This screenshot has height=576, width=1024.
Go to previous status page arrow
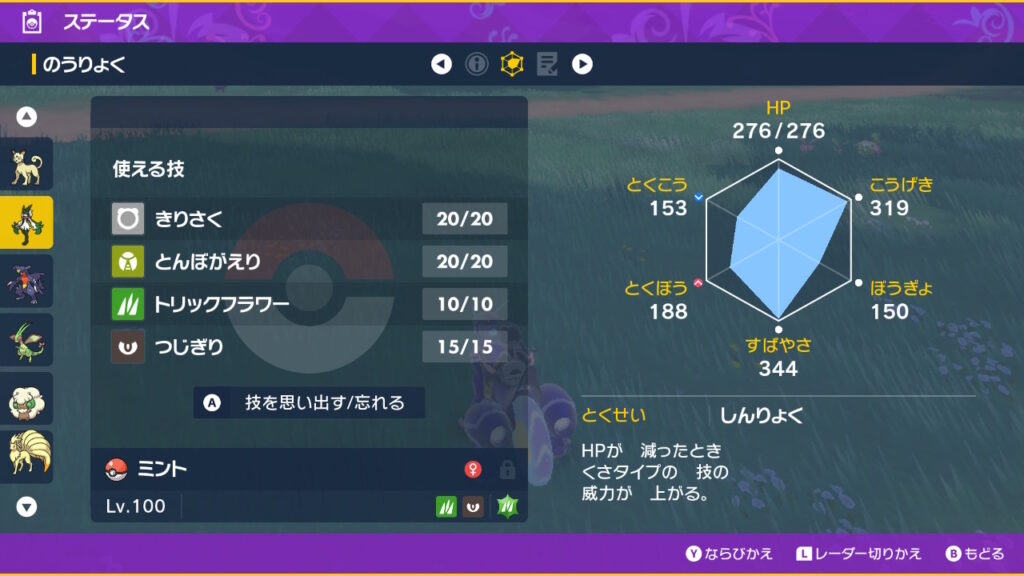441,65
